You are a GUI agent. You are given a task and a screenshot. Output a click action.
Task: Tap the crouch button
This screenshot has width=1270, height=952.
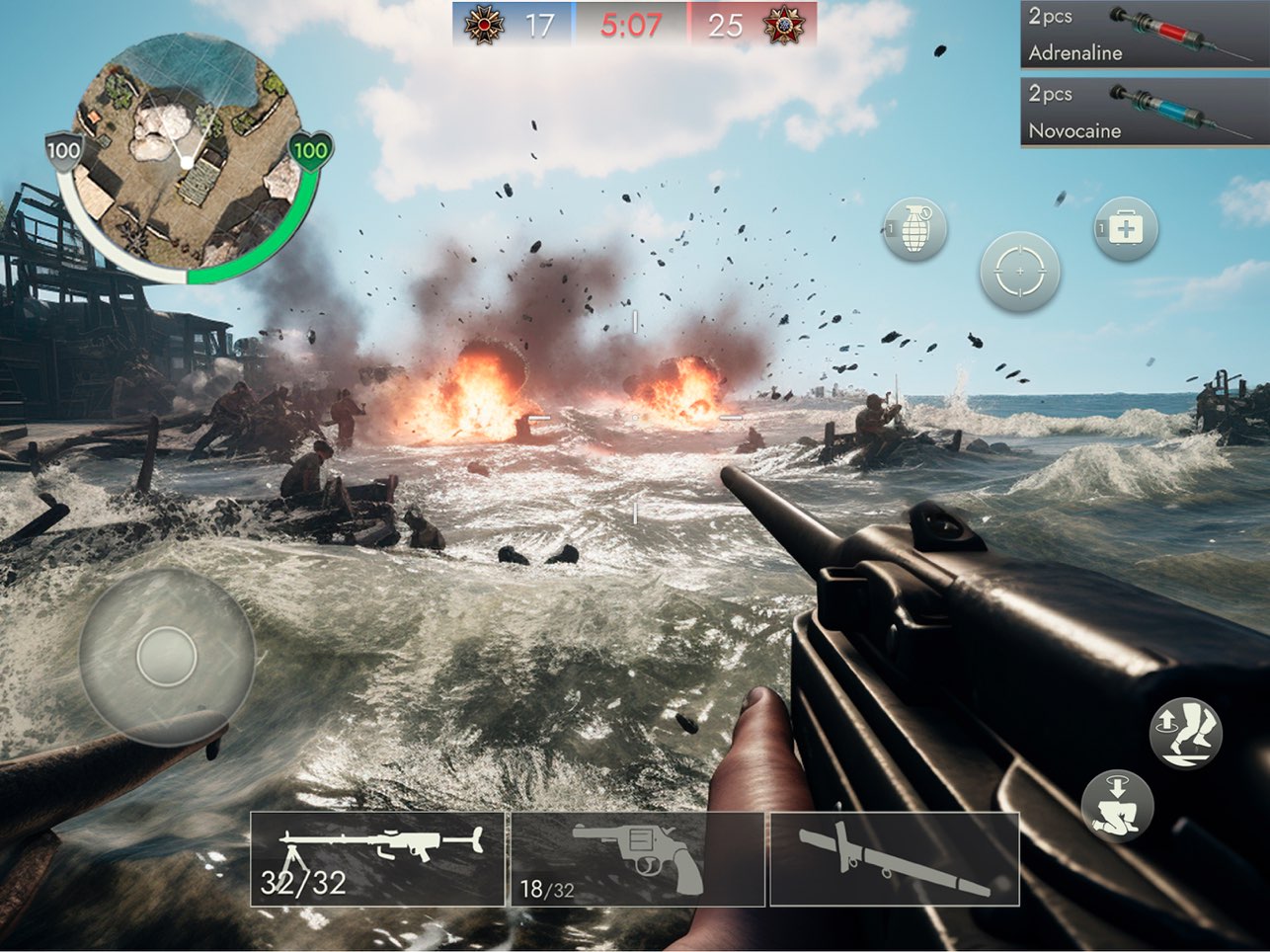tap(1118, 805)
